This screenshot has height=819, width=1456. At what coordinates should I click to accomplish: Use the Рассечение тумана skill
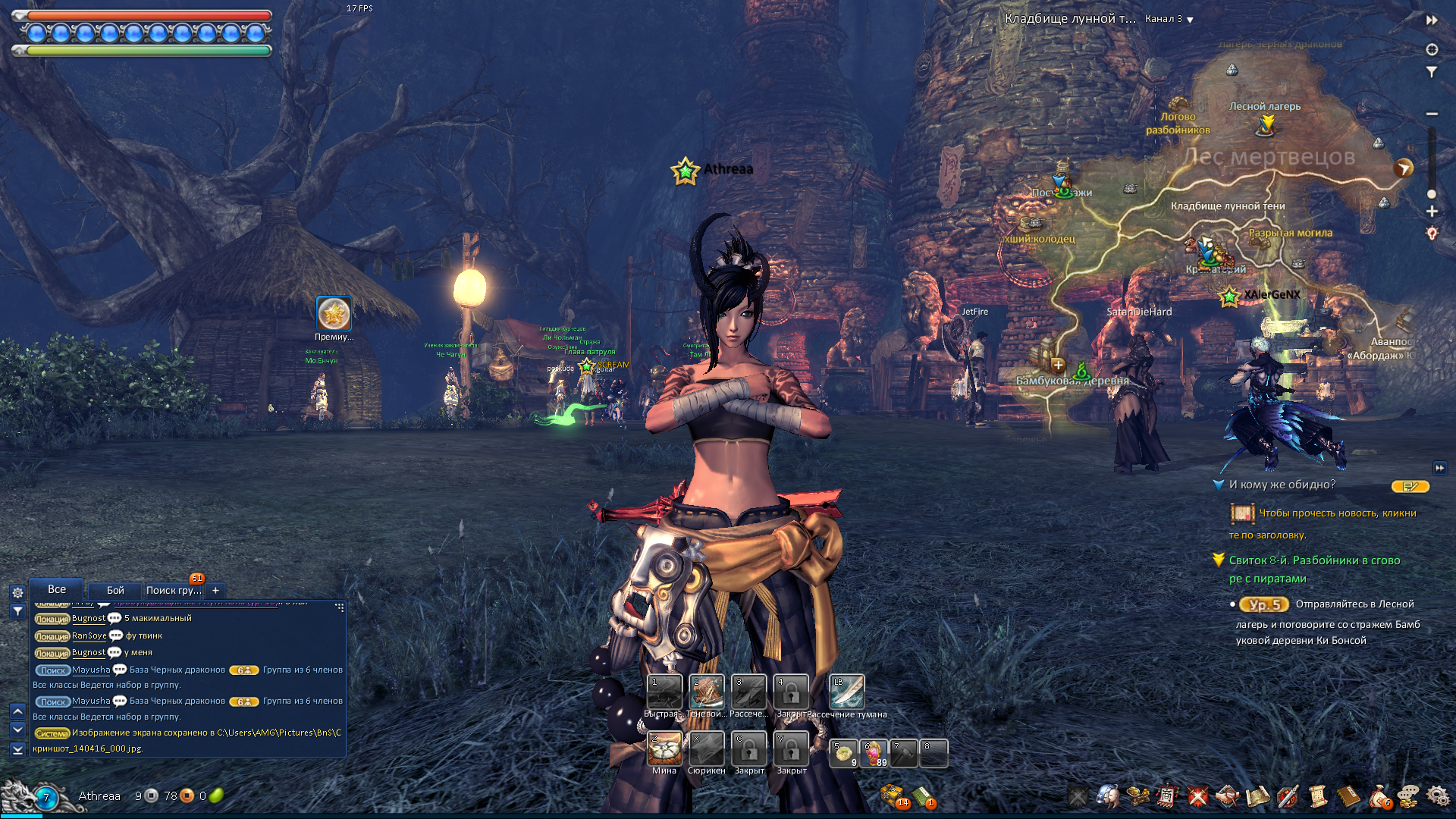(846, 692)
